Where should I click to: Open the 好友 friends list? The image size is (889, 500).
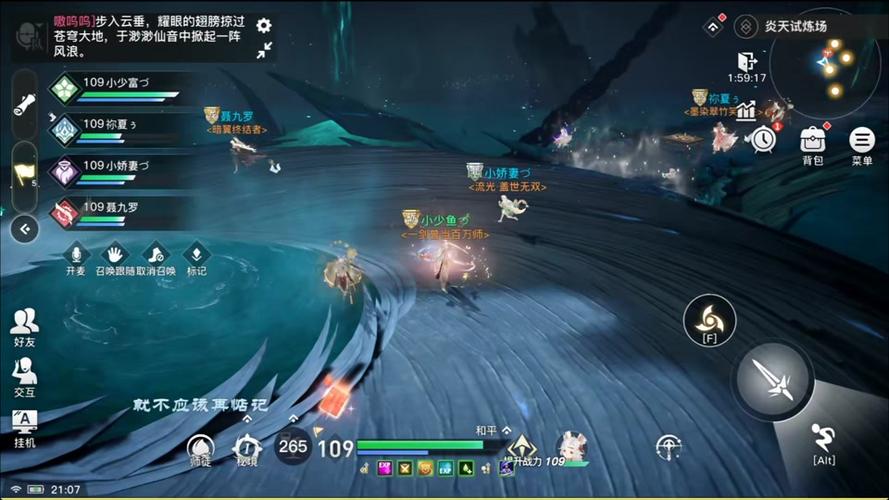[24, 327]
